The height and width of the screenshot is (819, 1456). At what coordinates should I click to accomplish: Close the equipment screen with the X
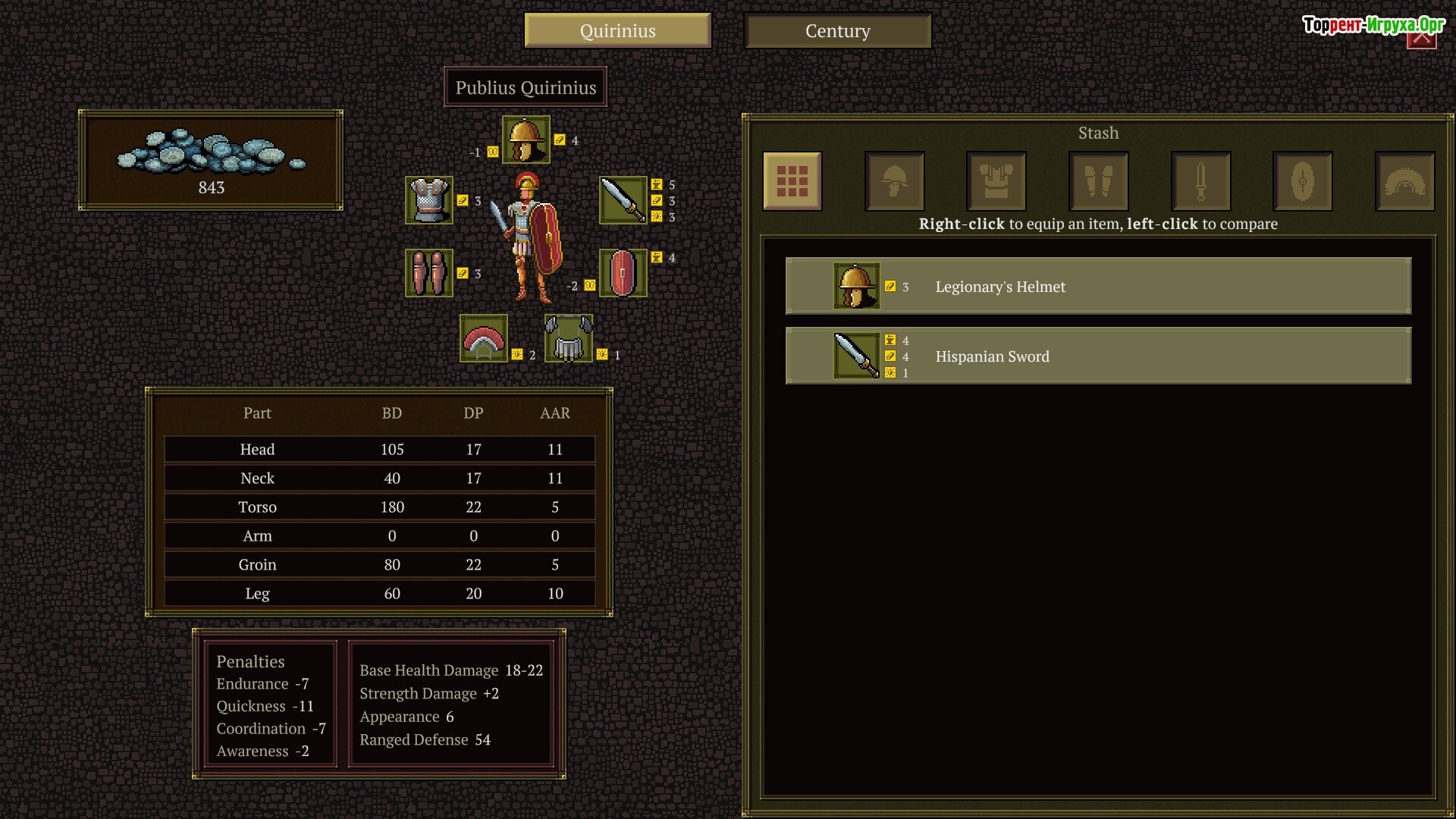pyautogui.click(x=1421, y=38)
